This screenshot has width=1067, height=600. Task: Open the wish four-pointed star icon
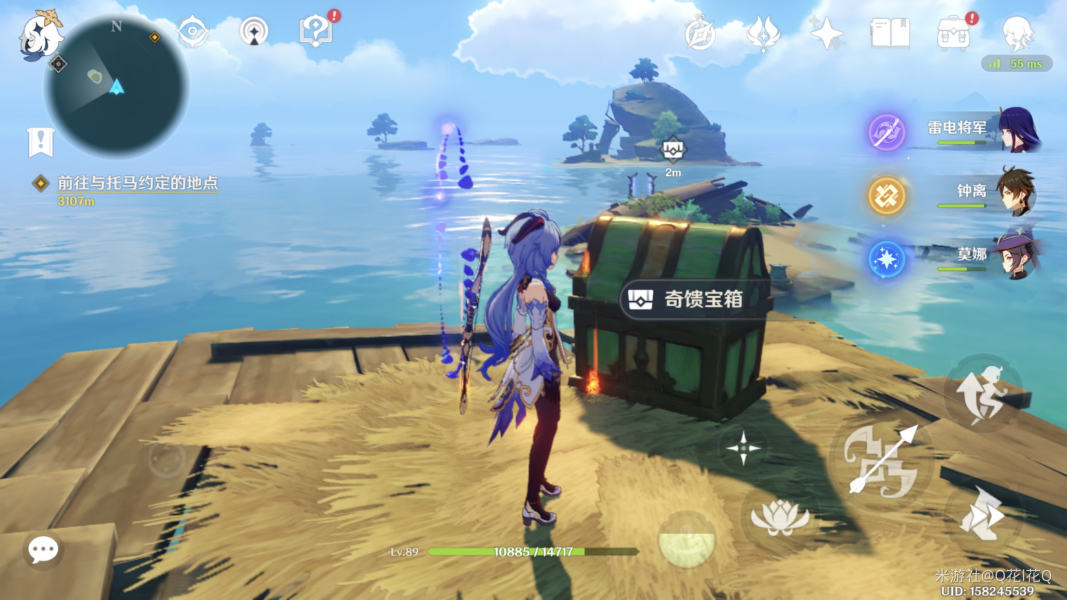tap(827, 33)
